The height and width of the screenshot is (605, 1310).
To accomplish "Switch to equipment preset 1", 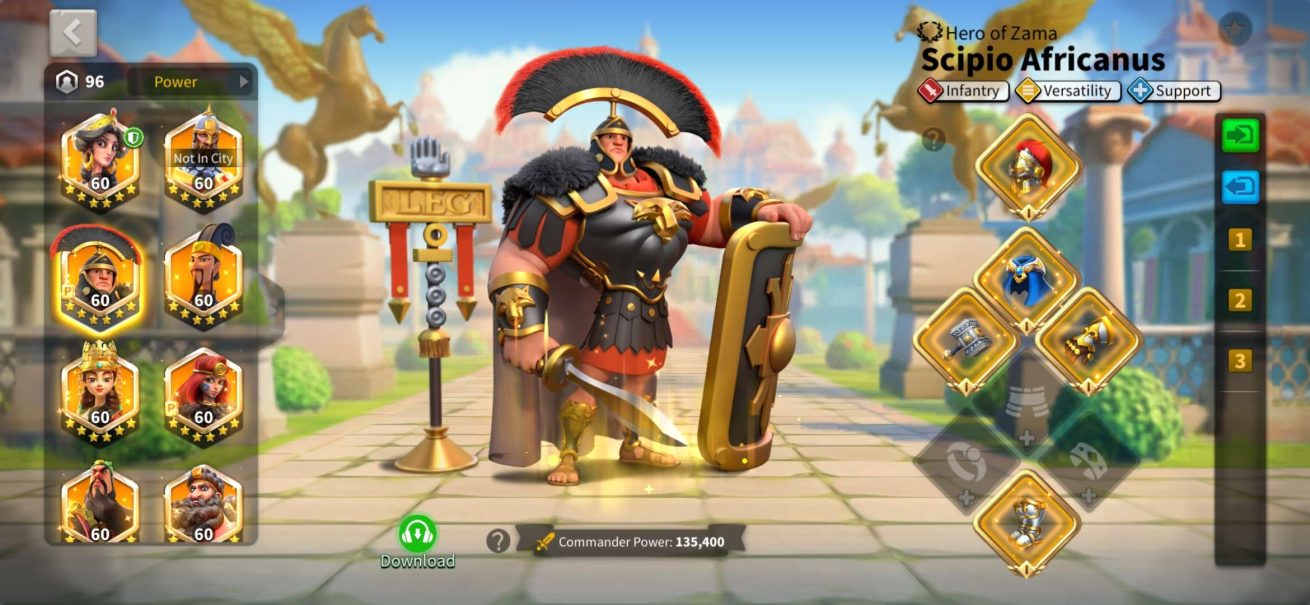I will (x=1240, y=240).
